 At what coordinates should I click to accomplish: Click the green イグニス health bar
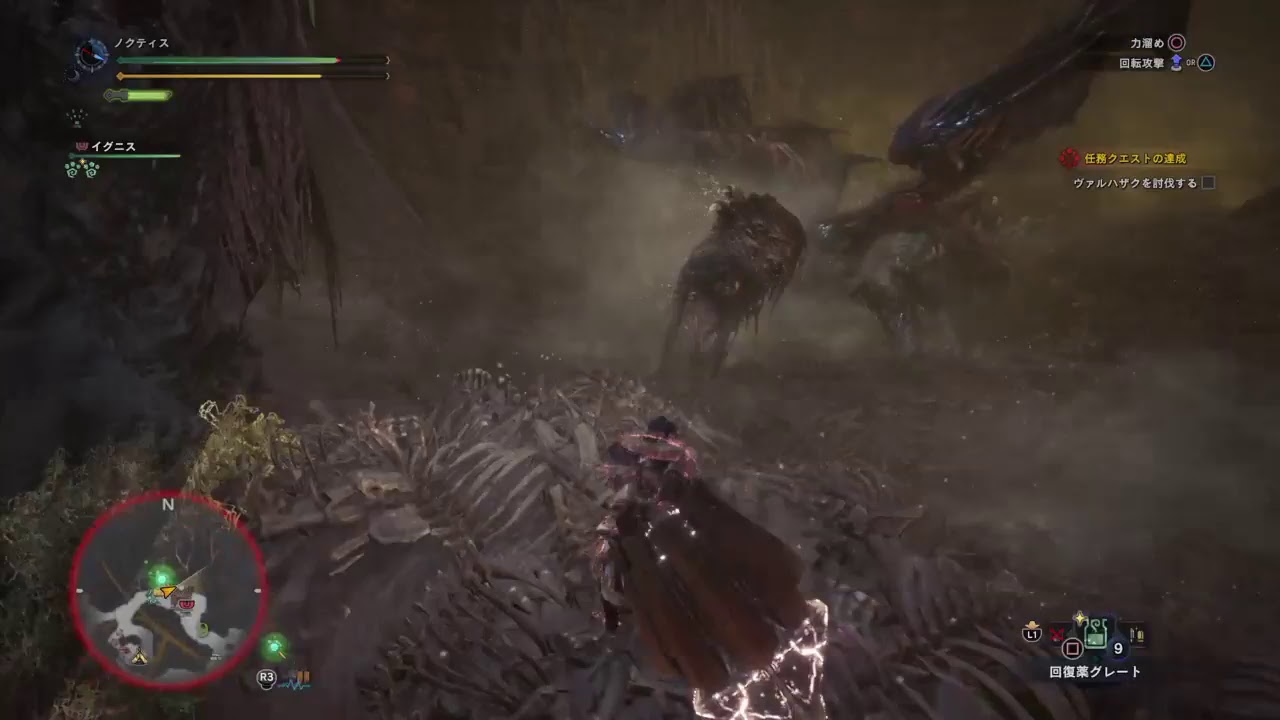[122, 154]
